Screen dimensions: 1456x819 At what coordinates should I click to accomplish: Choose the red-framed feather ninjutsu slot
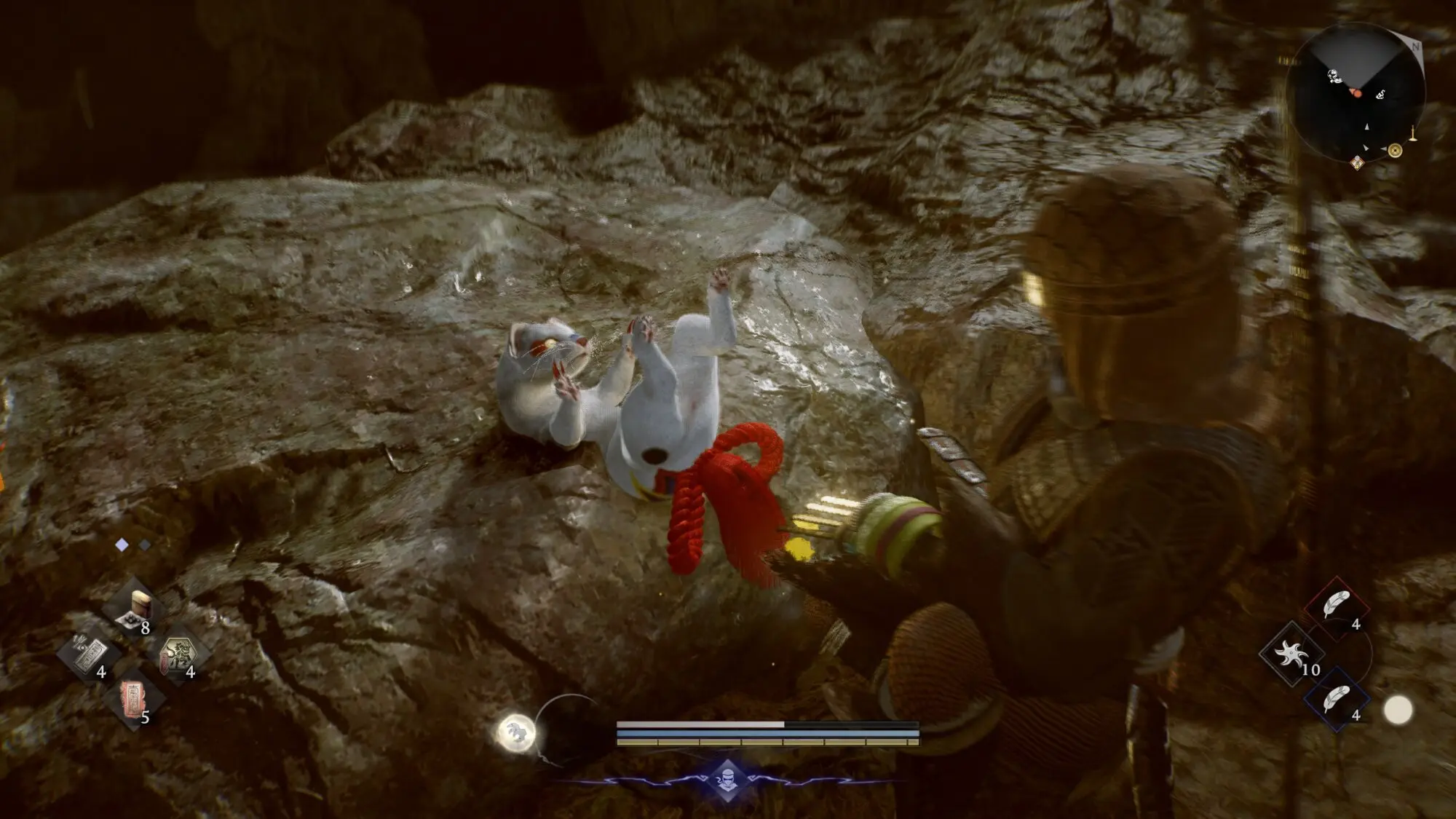[1336, 605]
